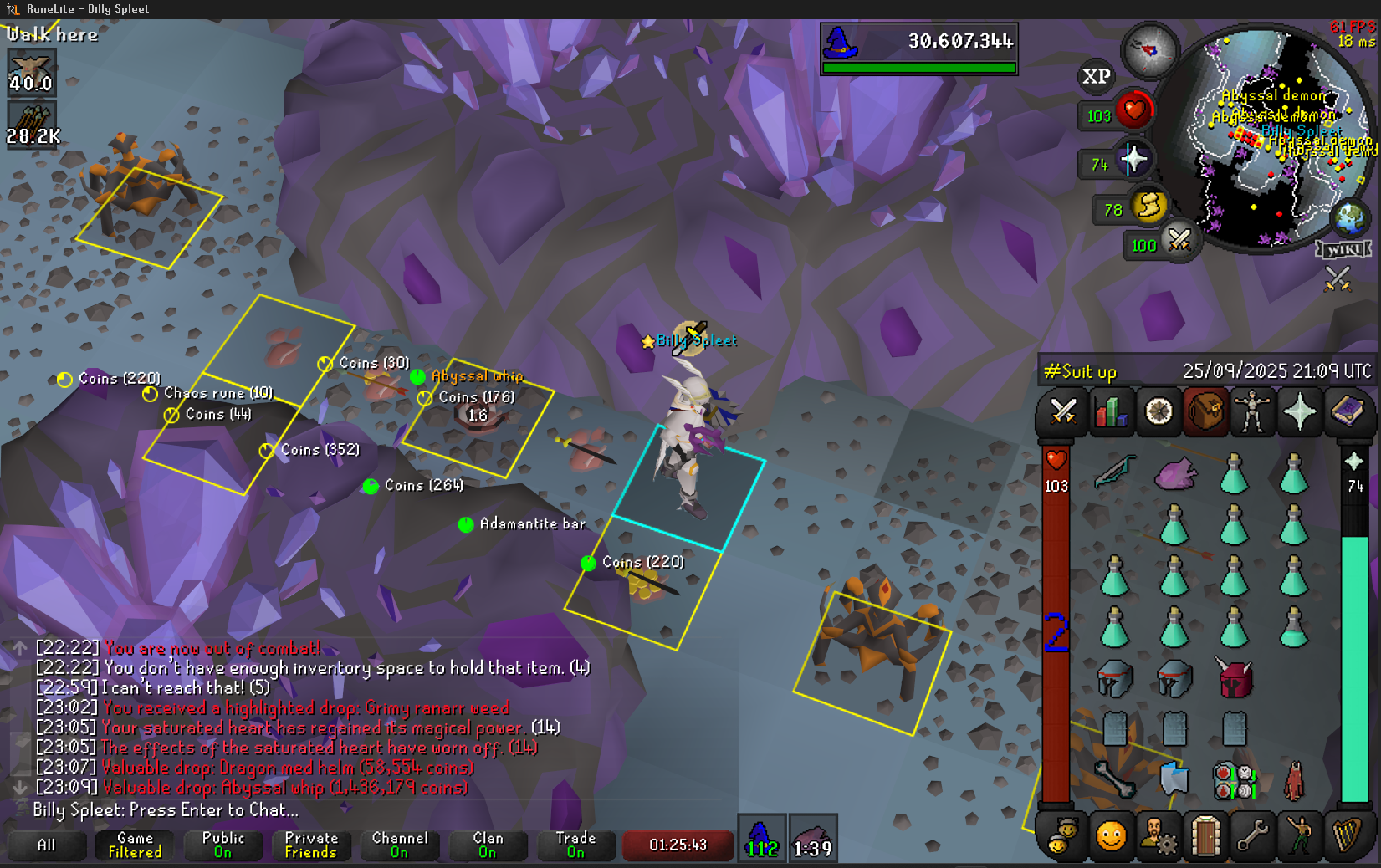
Task: Click the Wiki lookup banner
Action: [x=1344, y=249]
